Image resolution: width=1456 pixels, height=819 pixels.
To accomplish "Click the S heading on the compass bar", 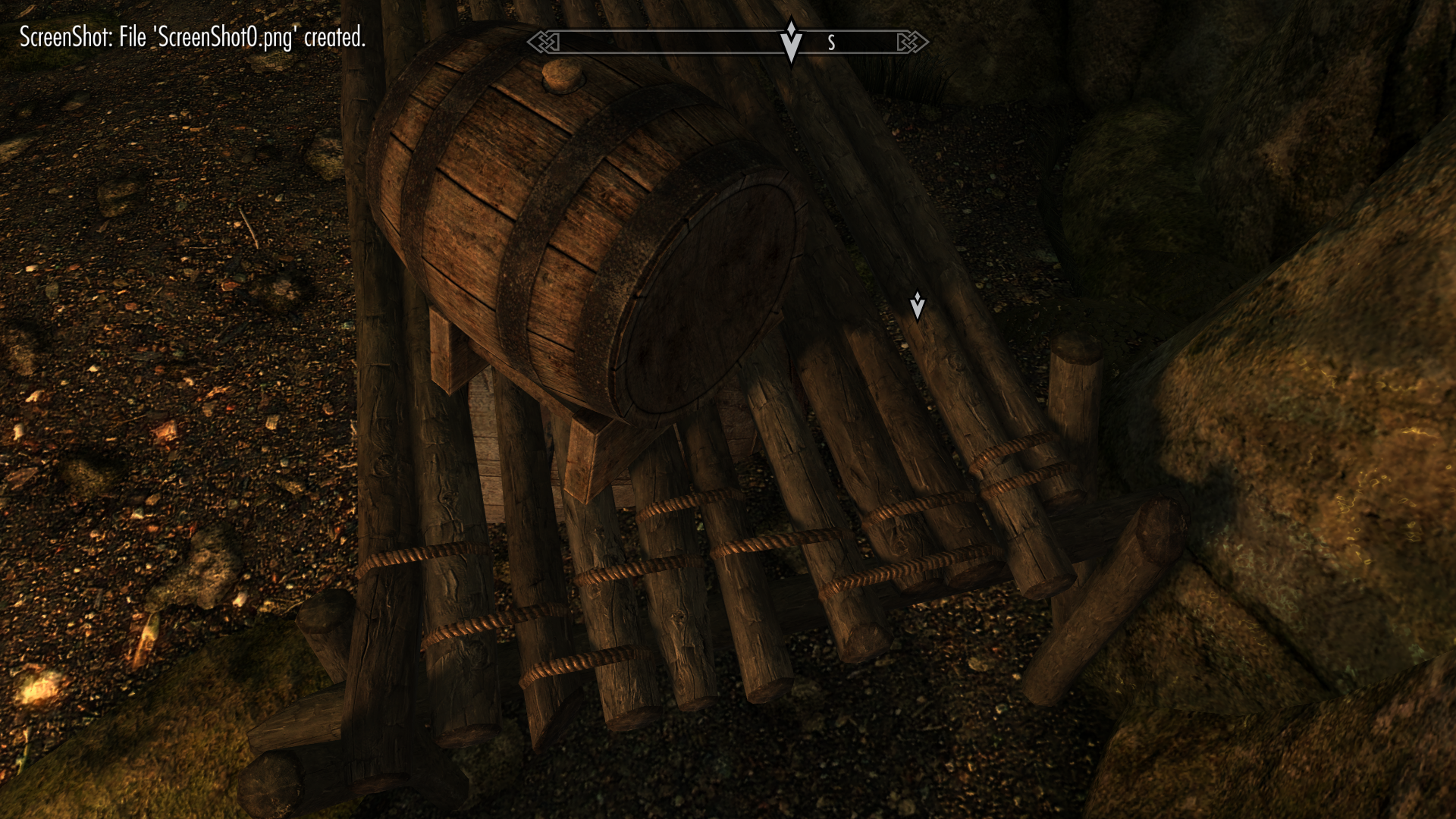I will (x=831, y=43).
